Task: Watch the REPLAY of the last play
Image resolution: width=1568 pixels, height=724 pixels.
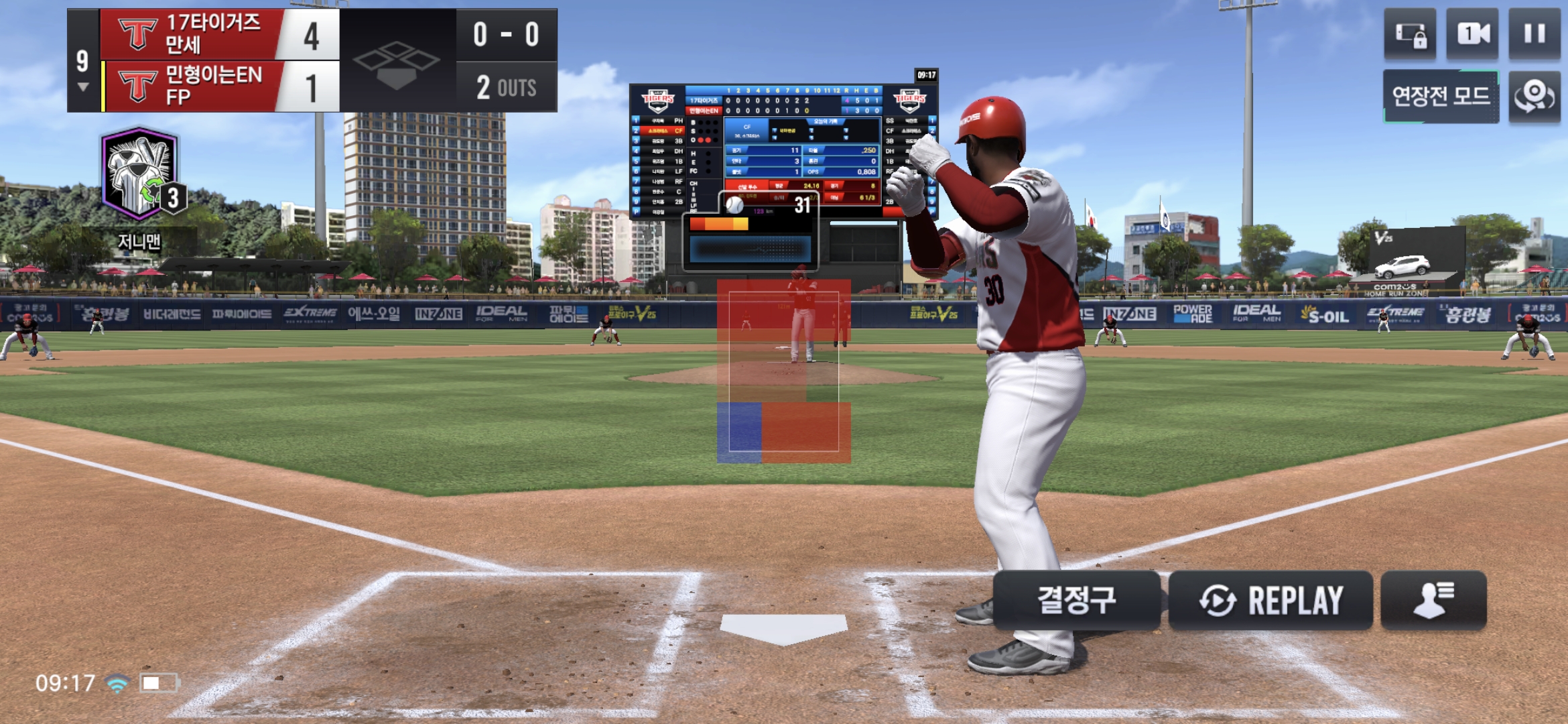Action: [x=1270, y=600]
